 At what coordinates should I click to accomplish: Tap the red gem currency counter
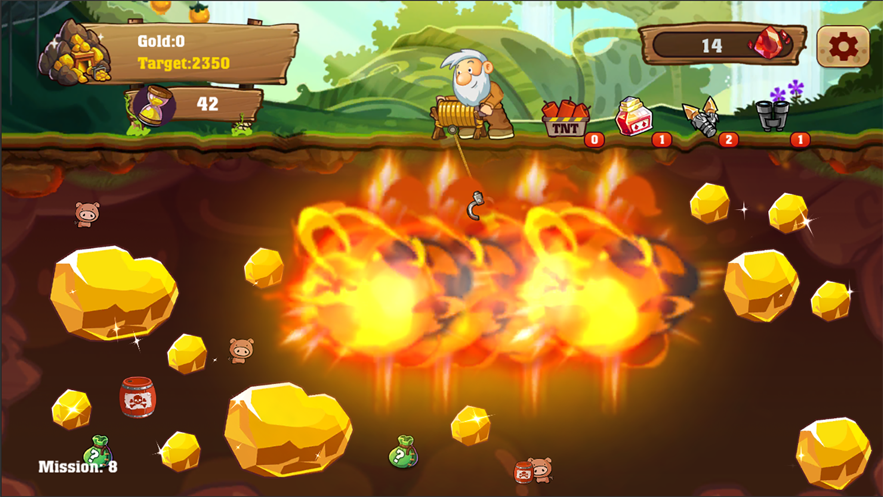click(x=724, y=45)
